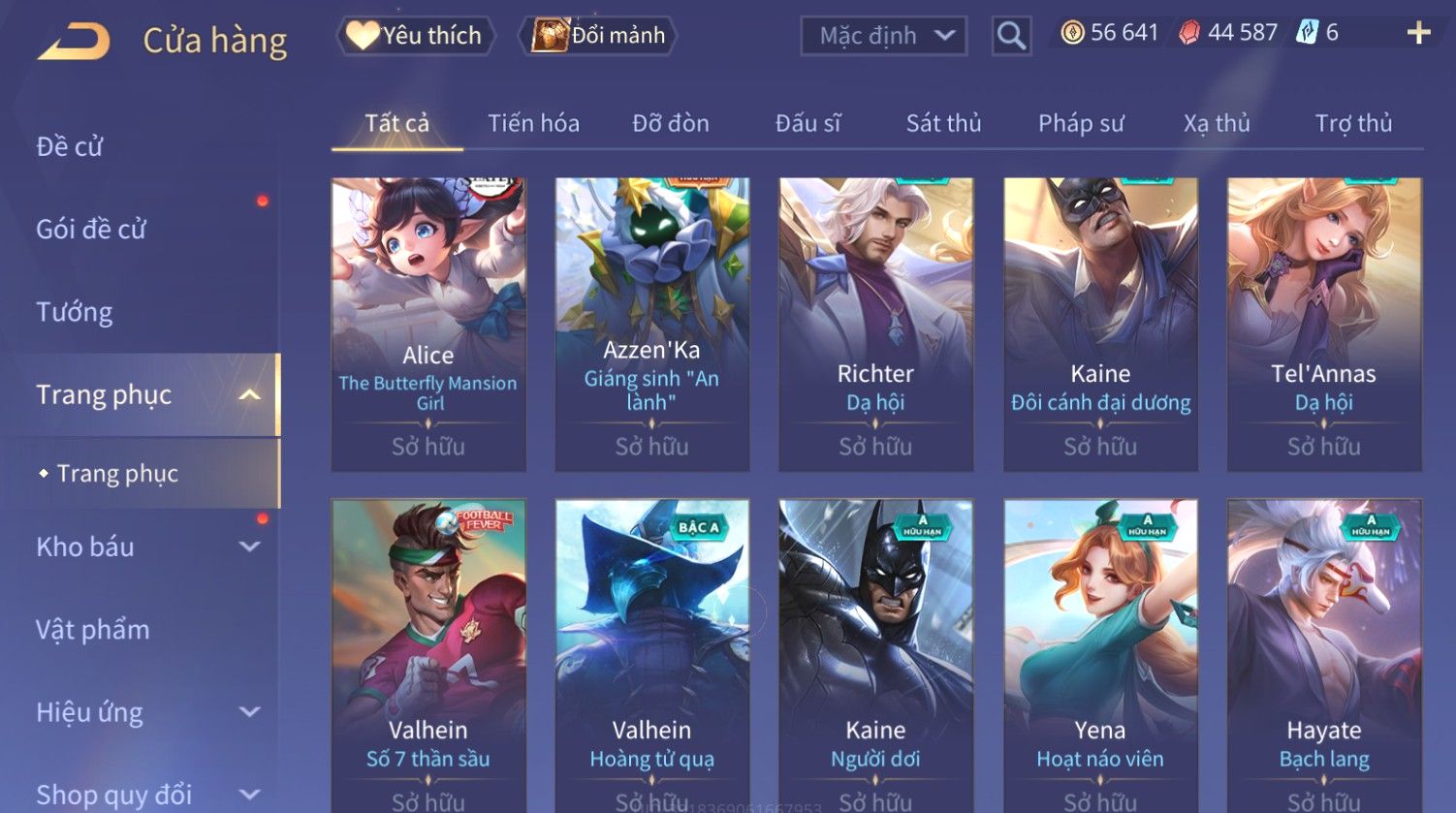Open the Yêu thích favorites list
Viewport: 1456px width, 813px height.
416,36
